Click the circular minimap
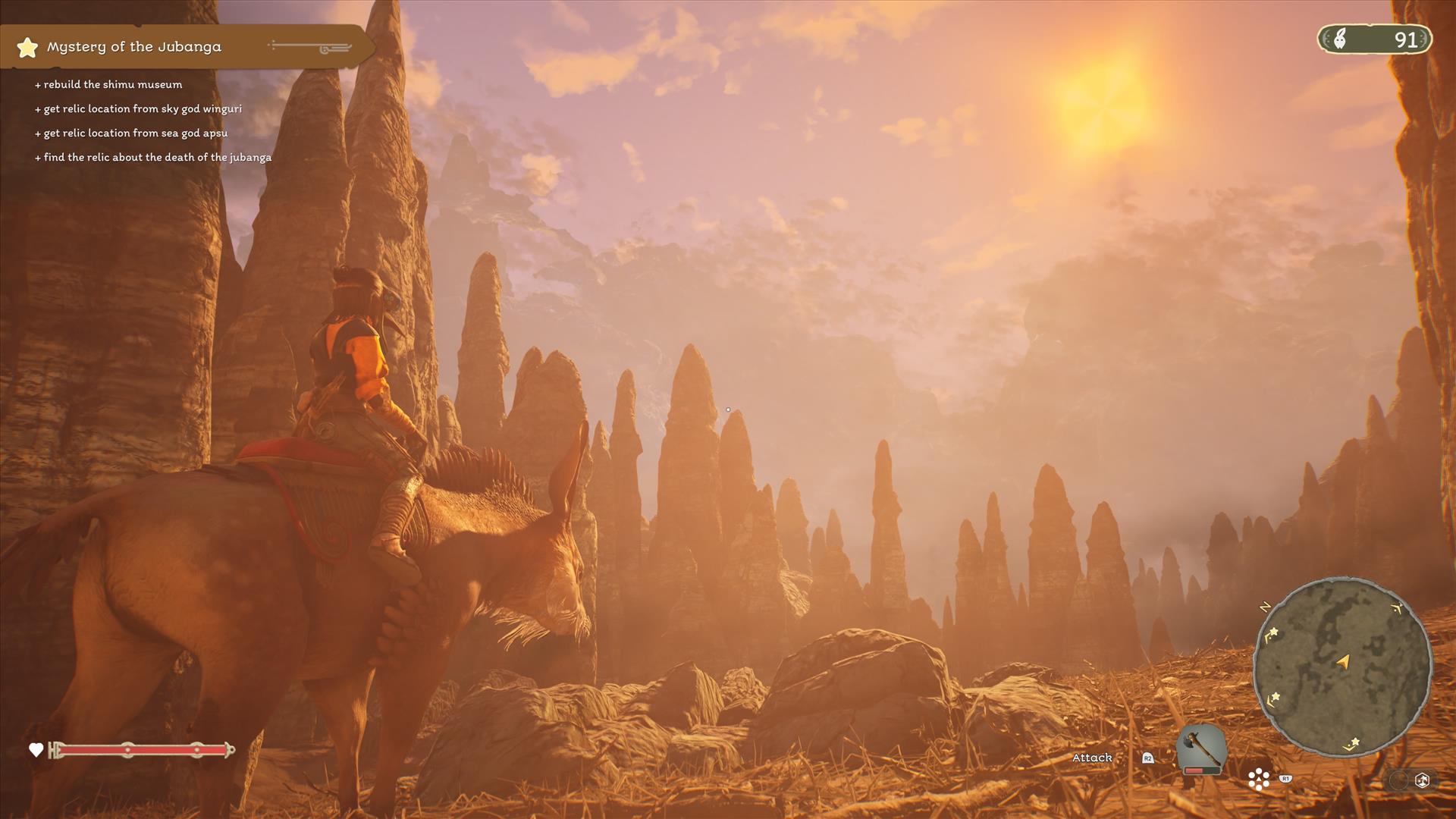This screenshot has width=1456, height=819. (x=1342, y=667)
